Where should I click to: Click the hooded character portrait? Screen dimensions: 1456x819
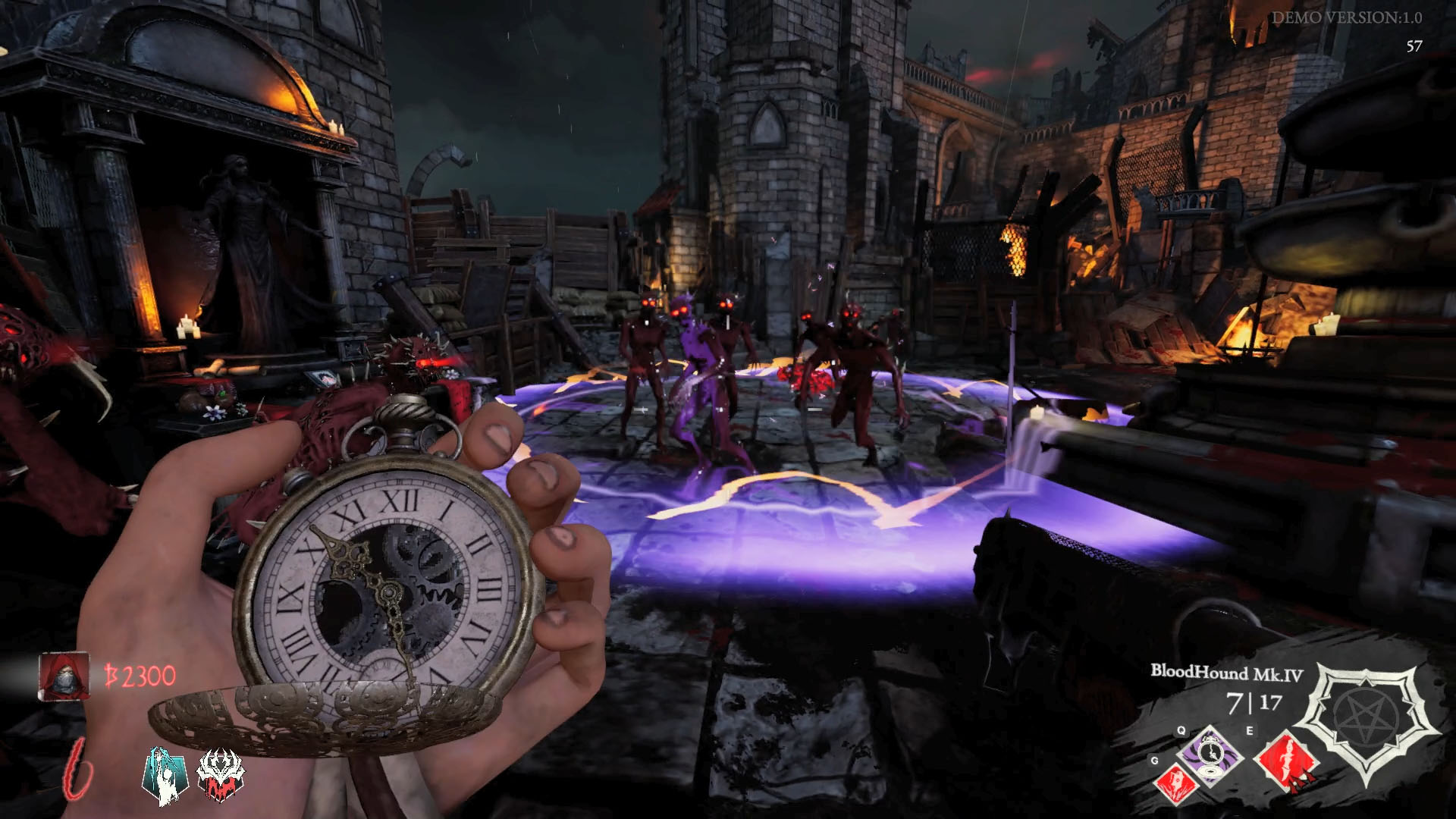[x=63, y=677]
